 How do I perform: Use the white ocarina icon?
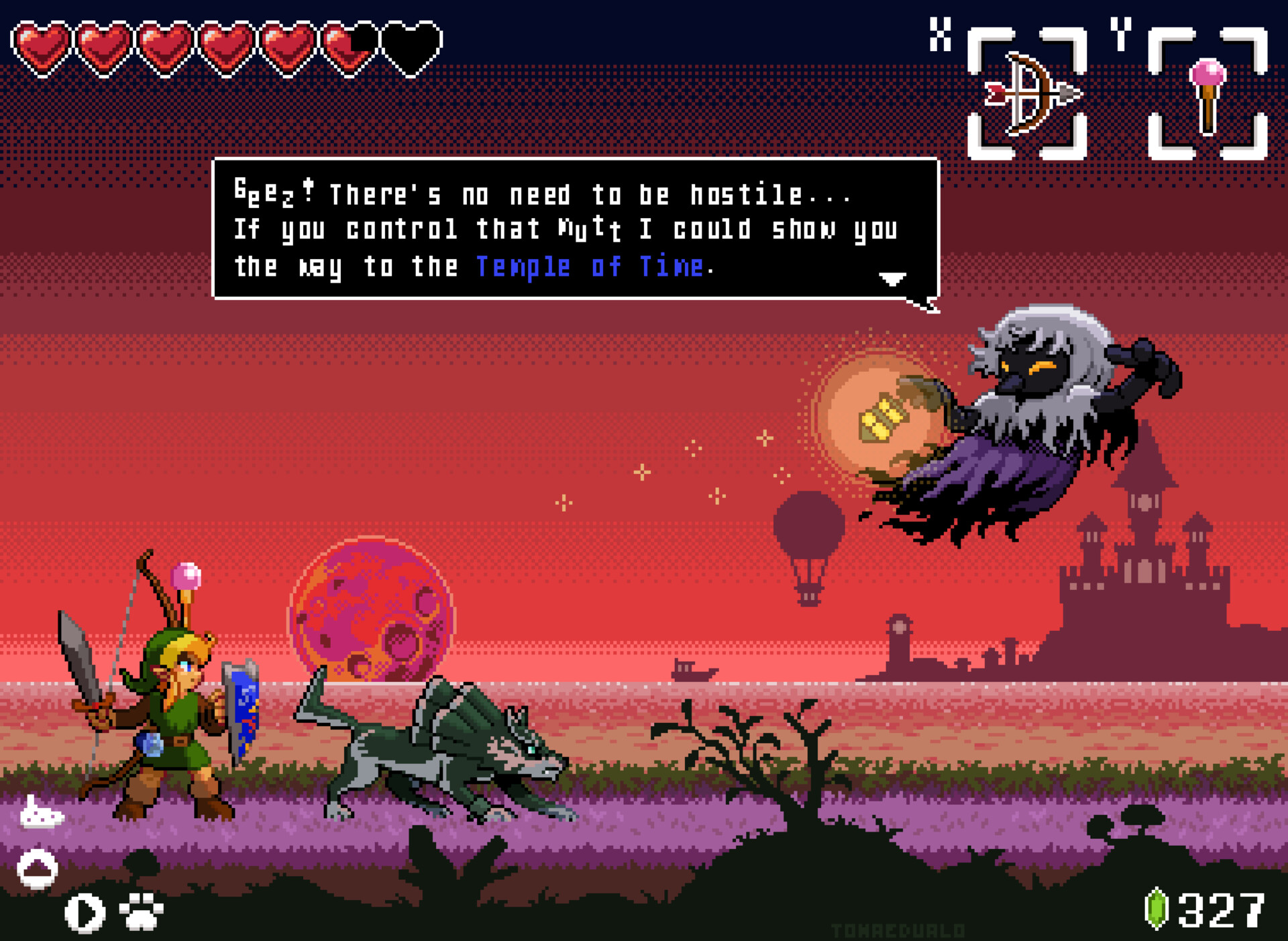pyautogui.click(x=42, y=813)
